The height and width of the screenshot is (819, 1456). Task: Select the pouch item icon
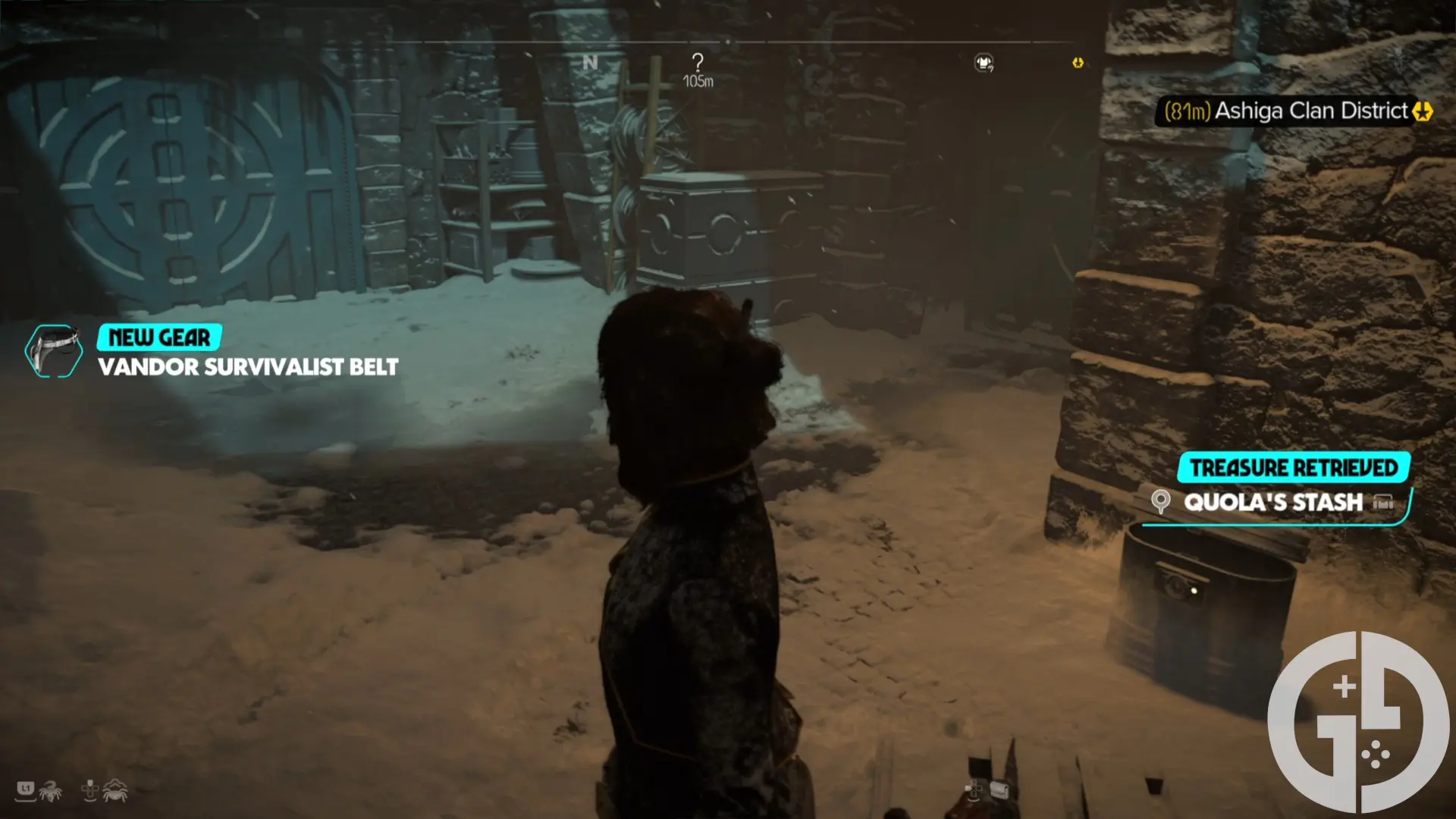click(x=999, y=790)
